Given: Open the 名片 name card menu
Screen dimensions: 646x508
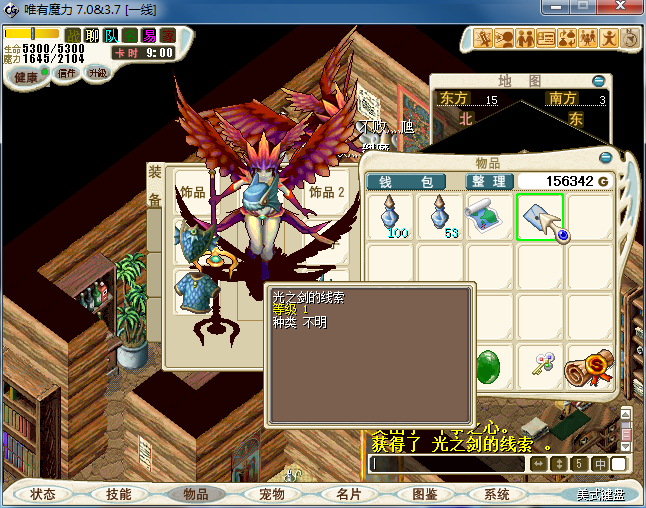Looking at the screenshot, I should pyautogui.click(x=348, y=494).
